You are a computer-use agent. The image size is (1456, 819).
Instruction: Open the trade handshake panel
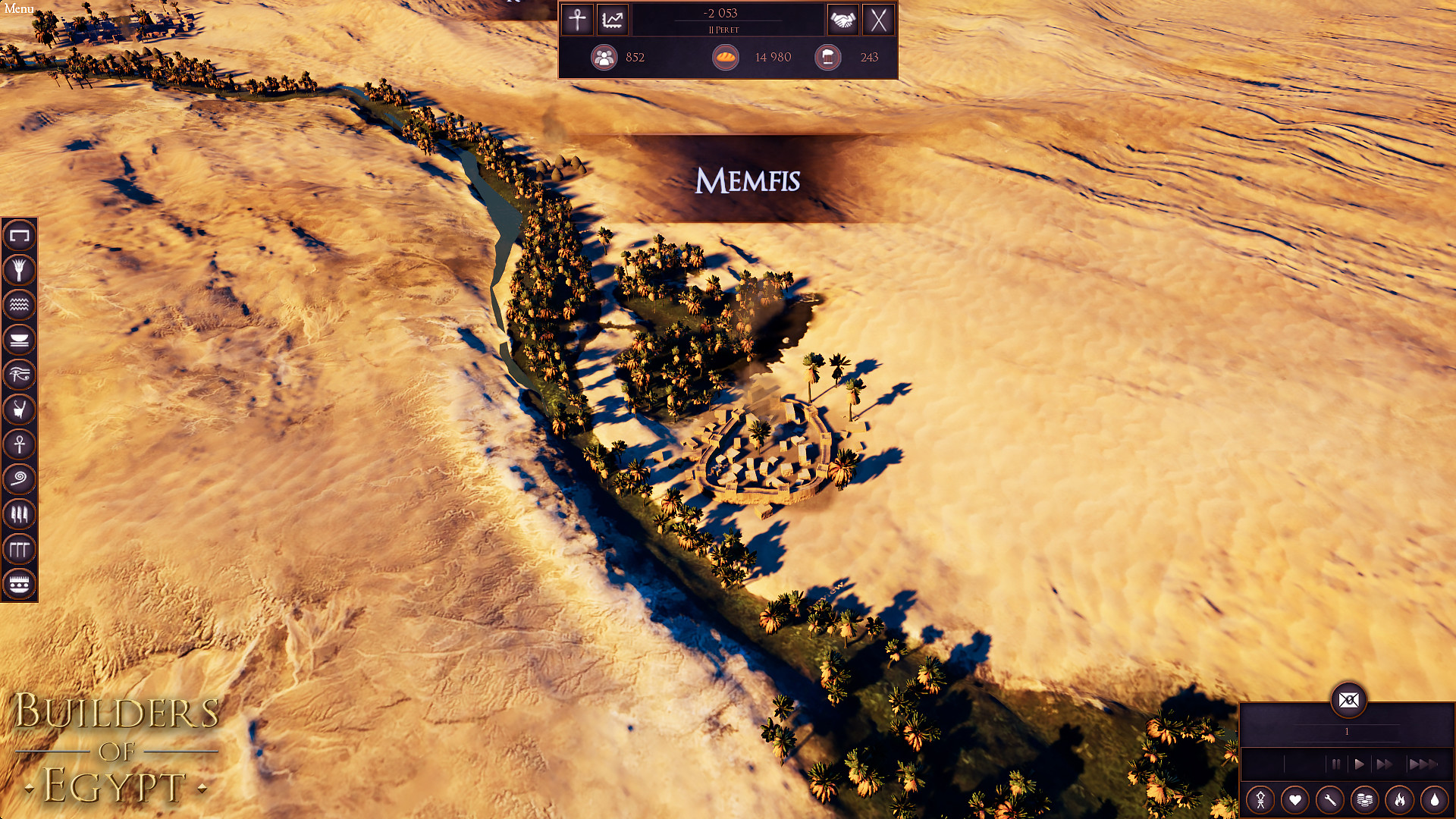pos(844,20)
